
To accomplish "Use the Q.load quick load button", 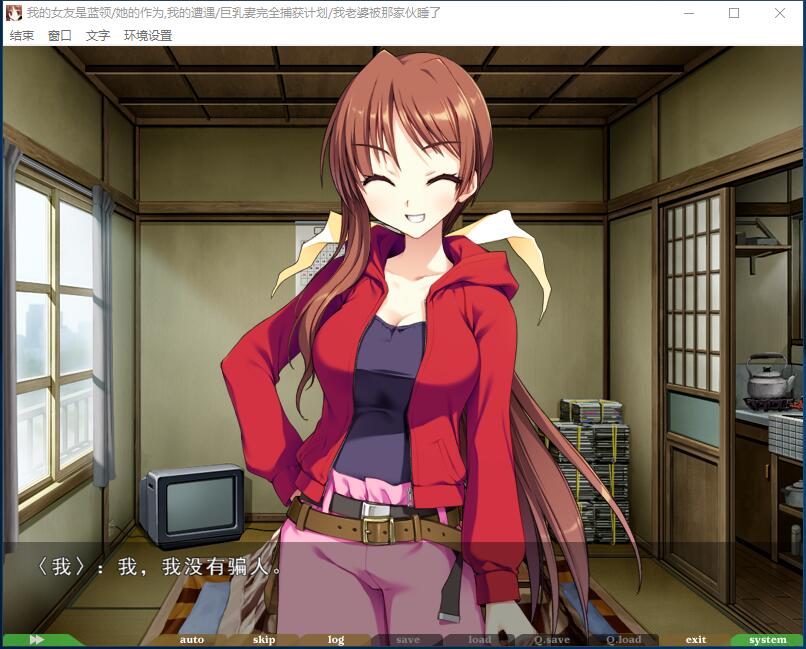I will pyautogui.click(x=624, y=640).
